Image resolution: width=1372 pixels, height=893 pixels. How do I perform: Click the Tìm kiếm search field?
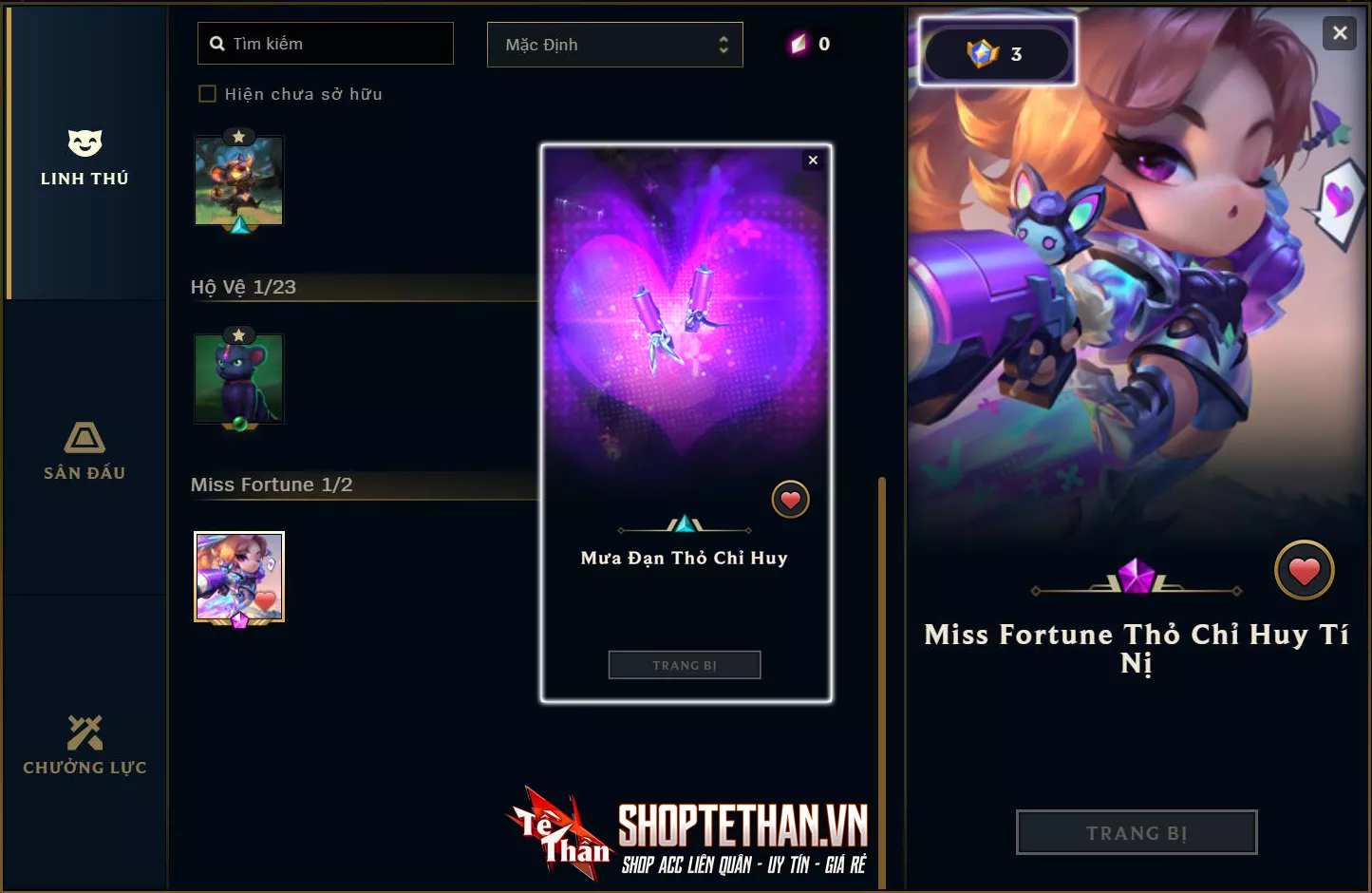pos(326,44)
